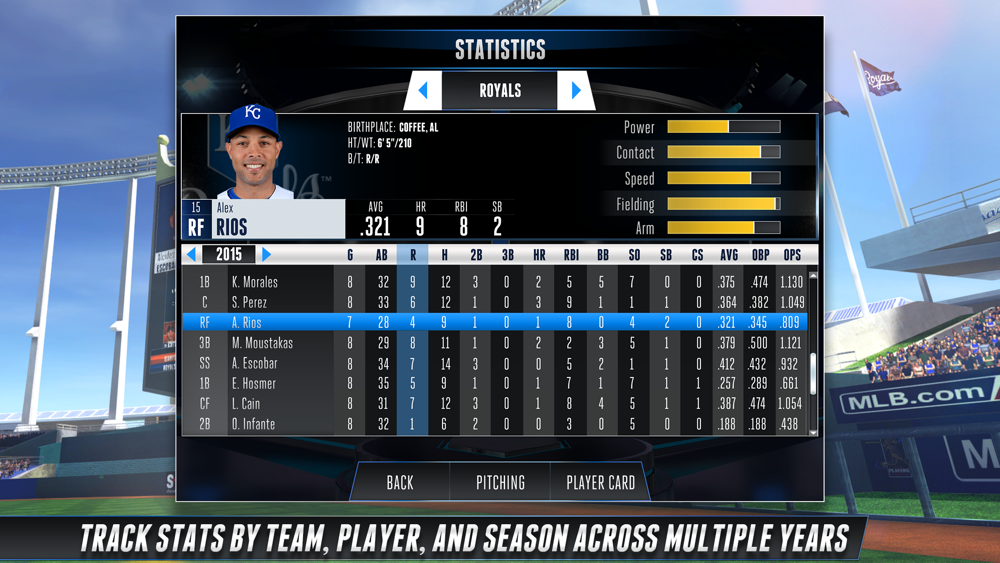Choose L. Cain in the stats table
The image size is (1000, 563).
[x=247, y=403]
